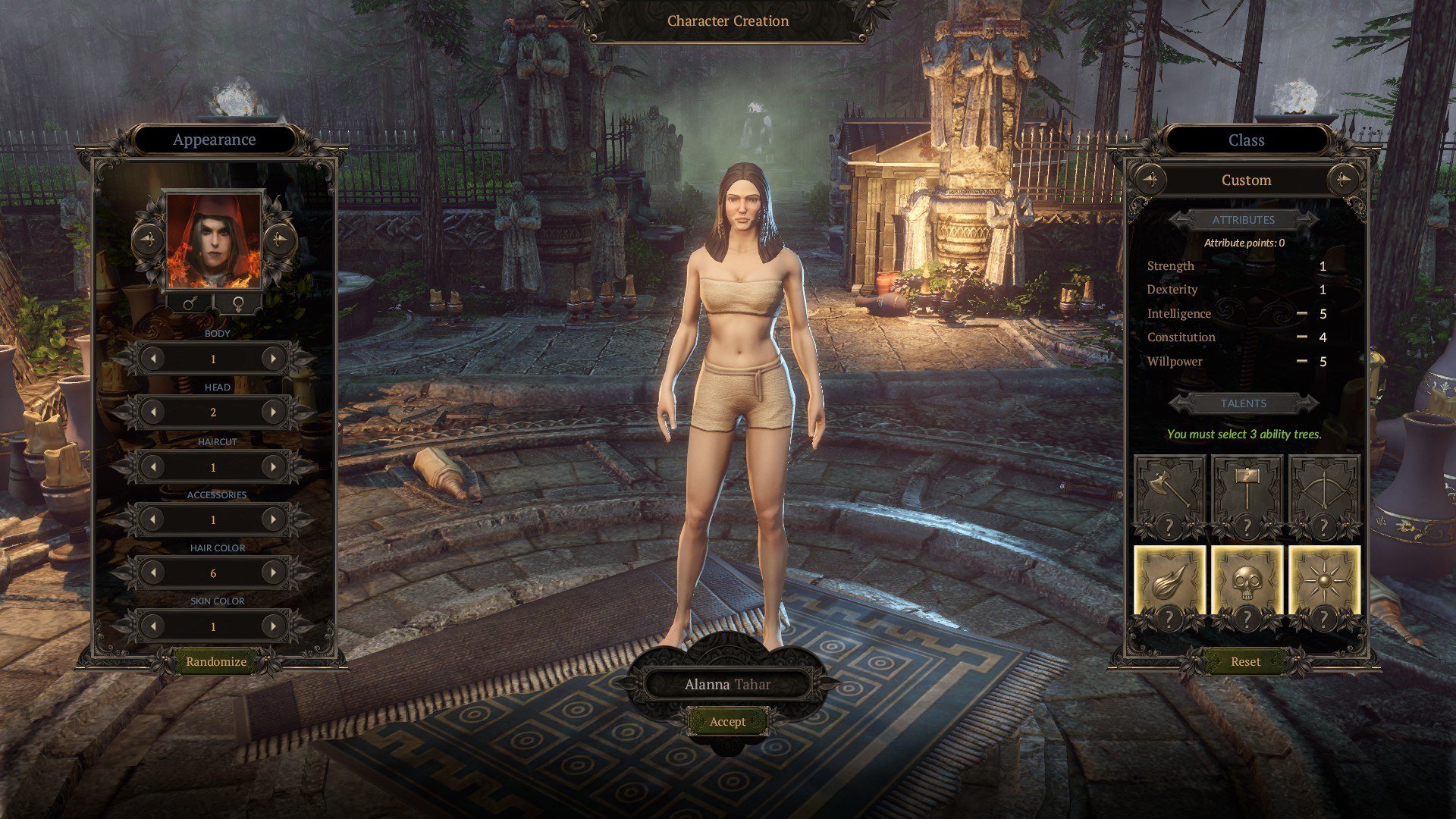1456x819 pixels.
Task: Reset the class attributes and talents
Action: click(1245, 661)
